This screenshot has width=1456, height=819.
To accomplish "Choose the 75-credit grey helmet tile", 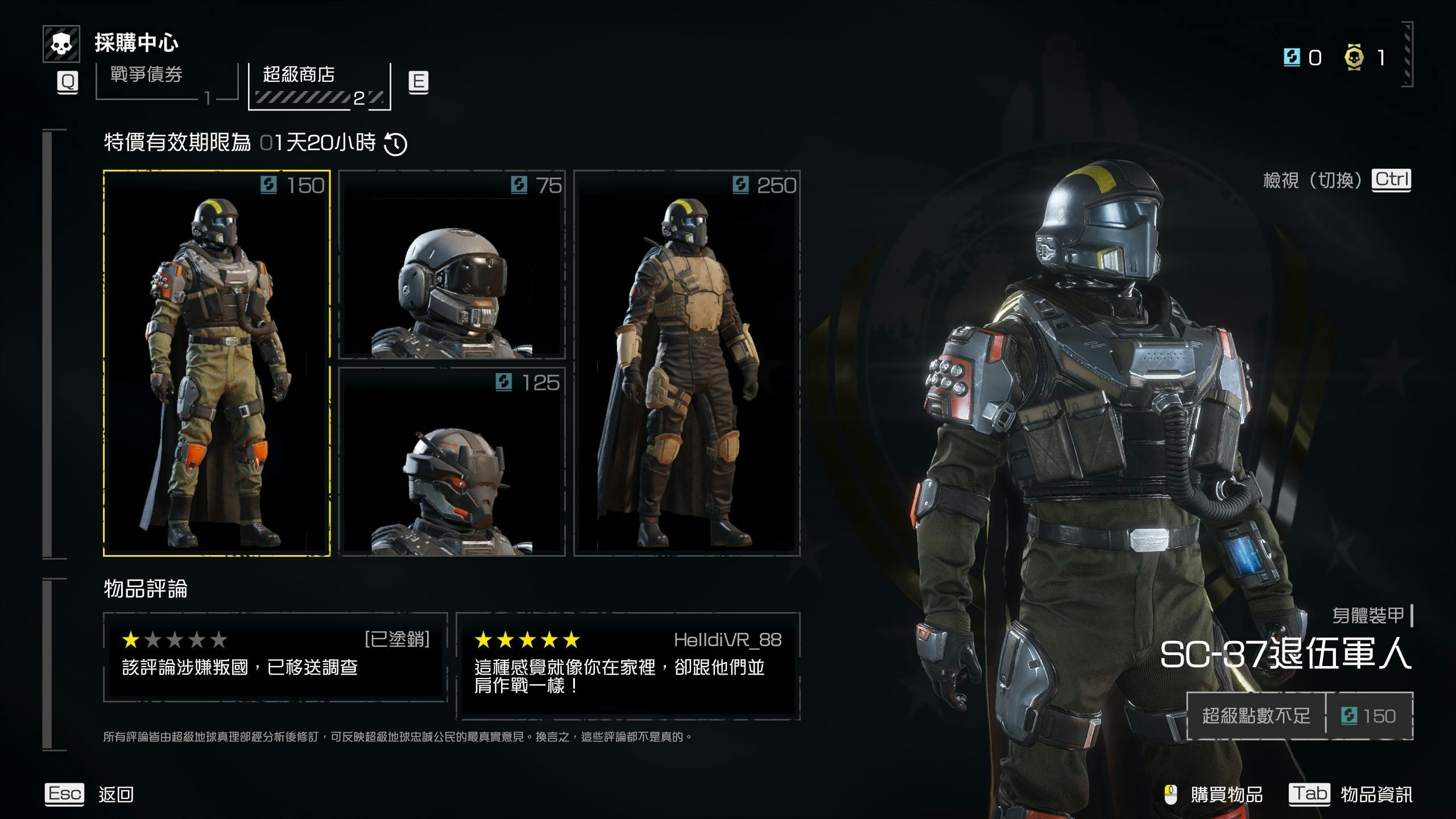I will [x=452, y=265].
